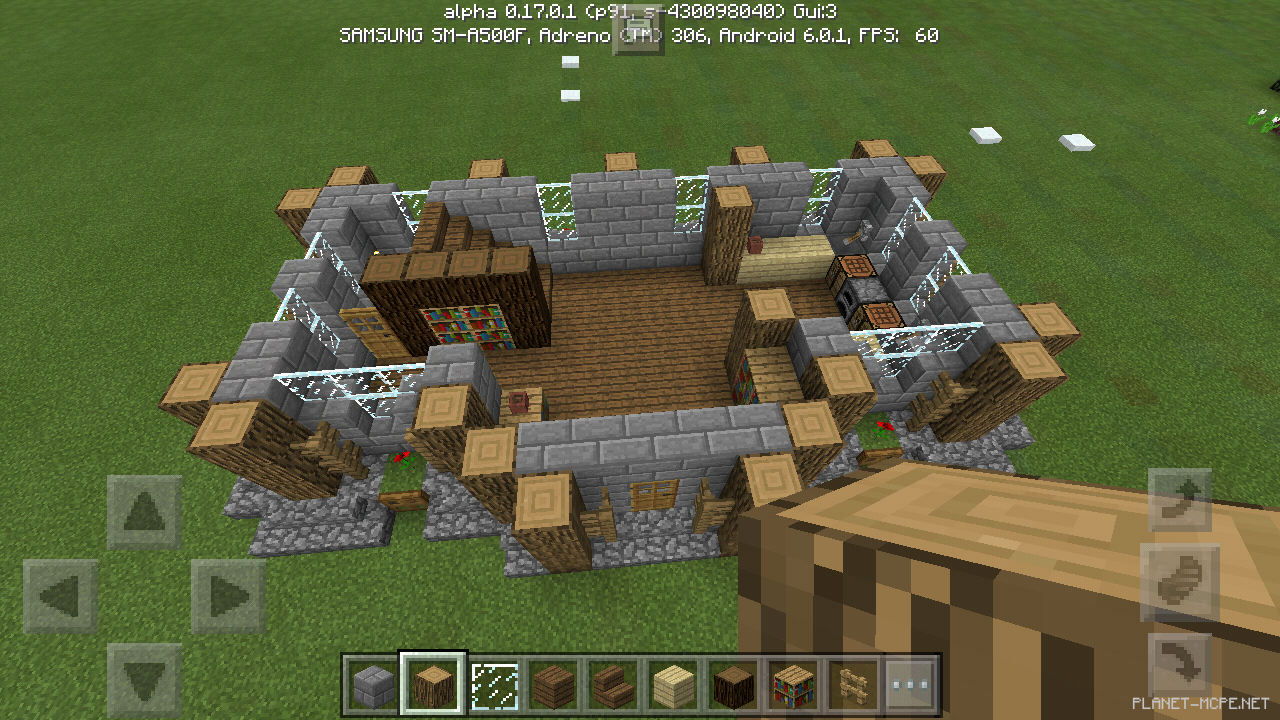1280x720 pixels.
Task: Select the birch planks block
Action: (674, 685)
